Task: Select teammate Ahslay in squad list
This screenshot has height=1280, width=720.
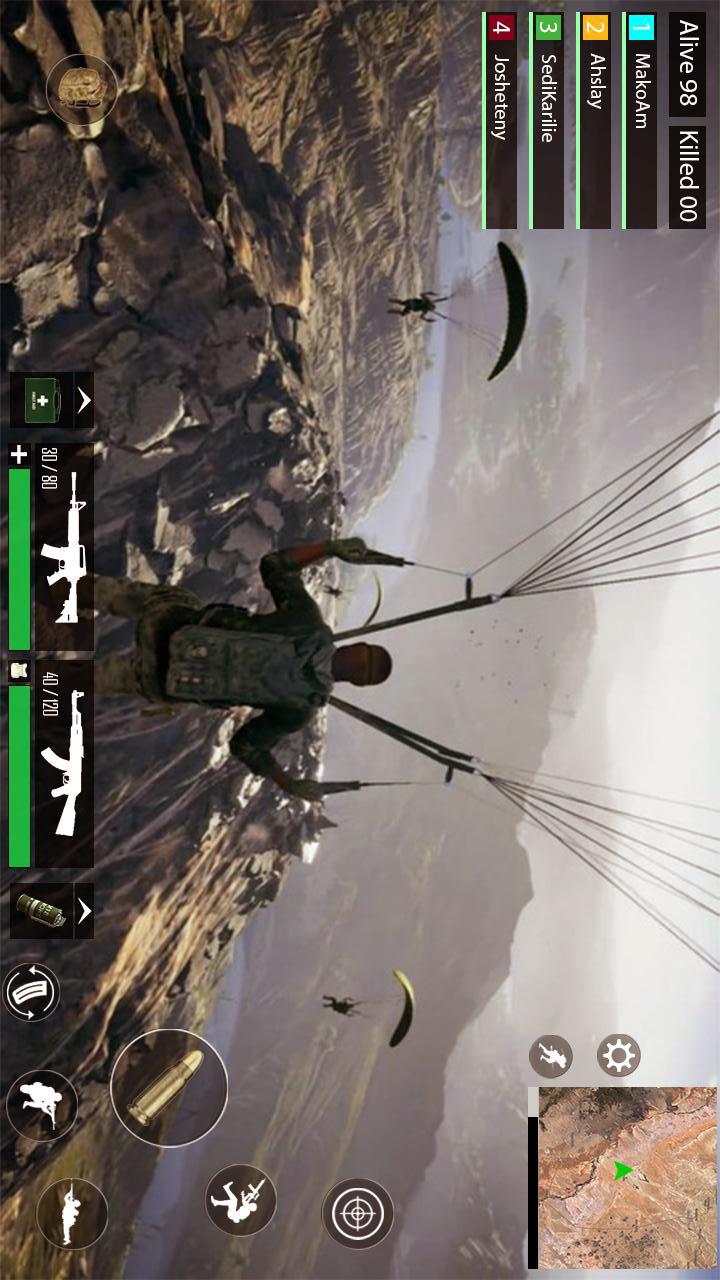Action: 595,120
